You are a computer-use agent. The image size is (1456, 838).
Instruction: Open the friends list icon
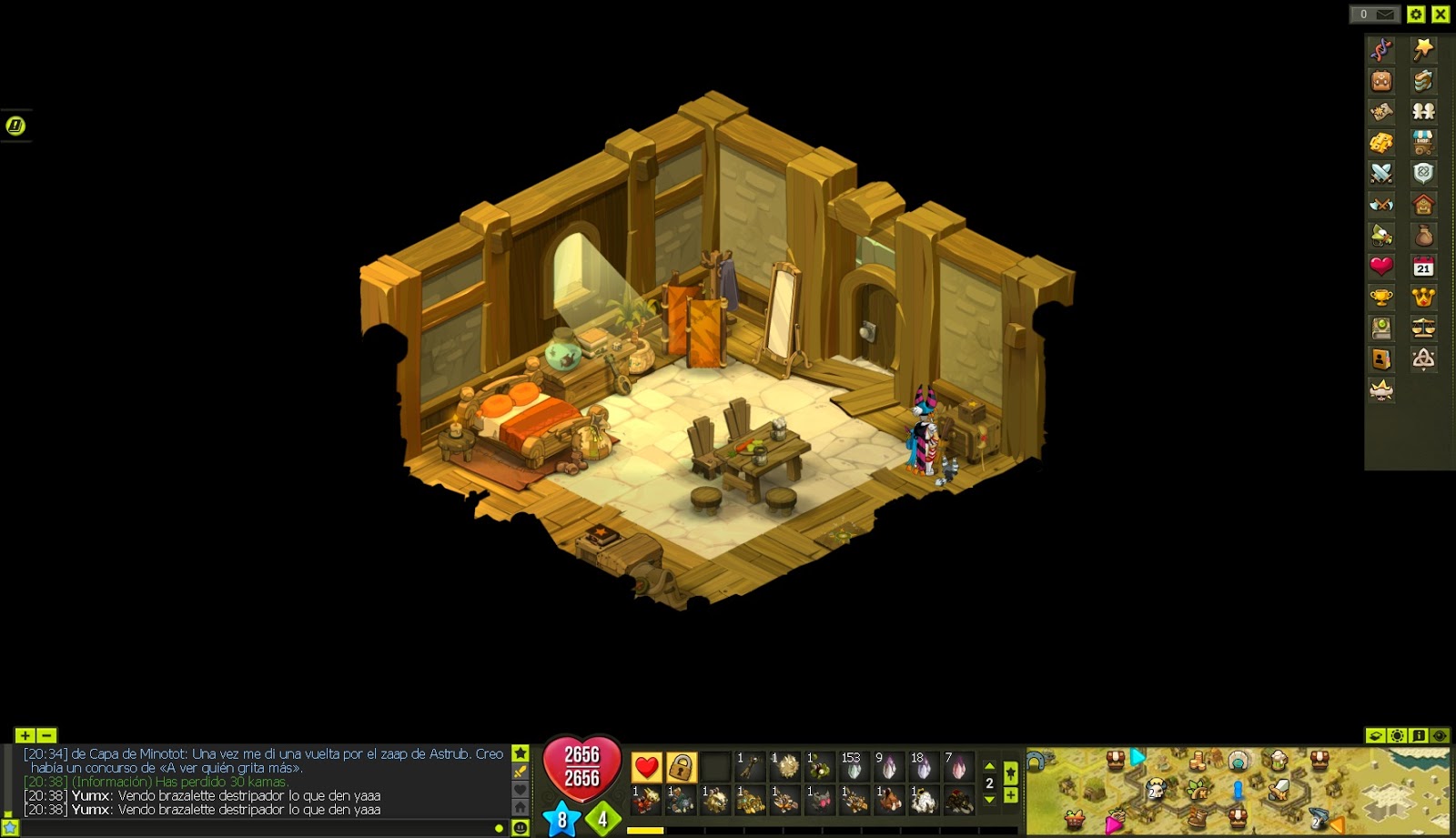tap(1425, 109)
